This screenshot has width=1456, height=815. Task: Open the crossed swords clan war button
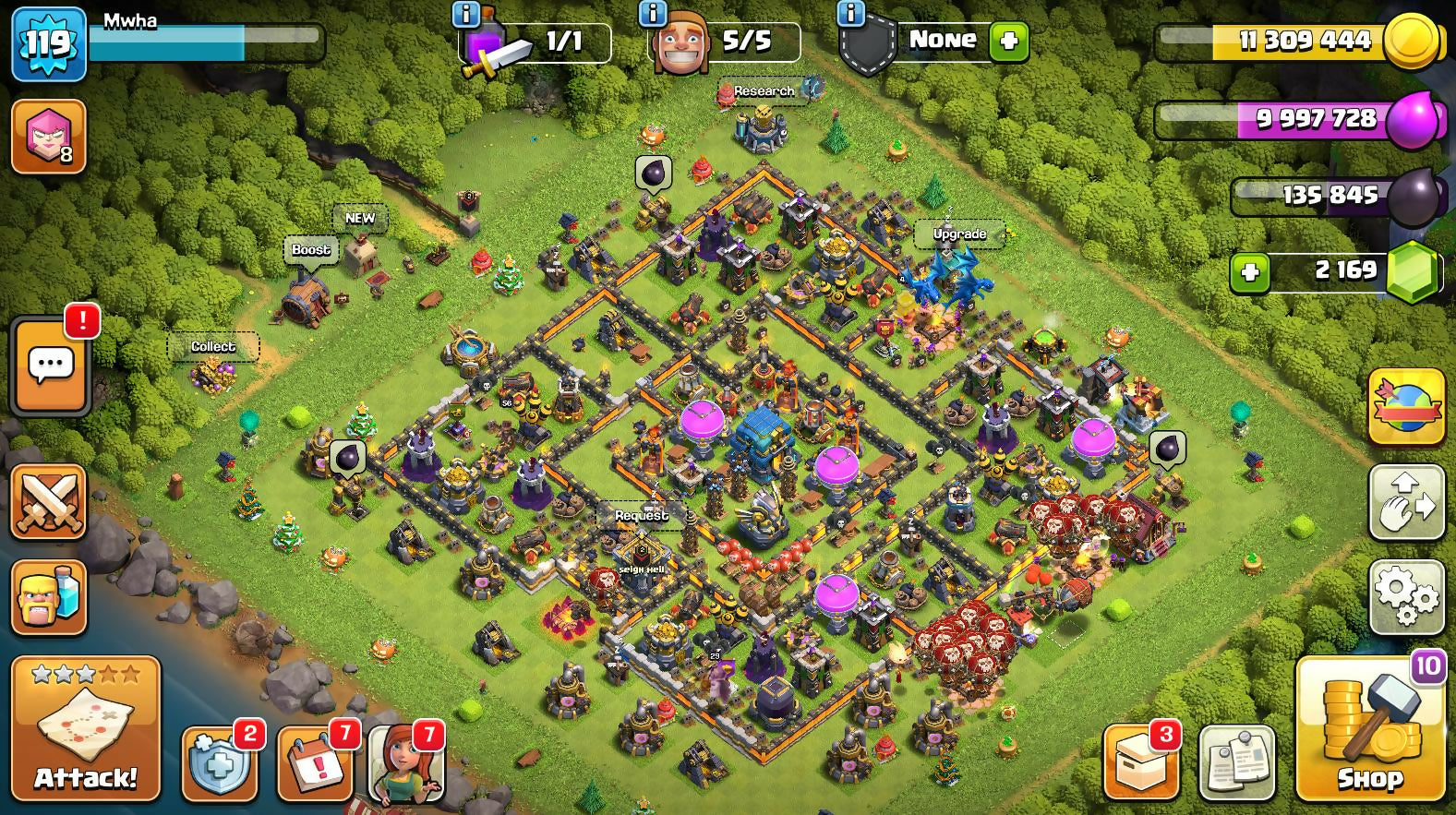pyautogui.click(x=48, y=501)
